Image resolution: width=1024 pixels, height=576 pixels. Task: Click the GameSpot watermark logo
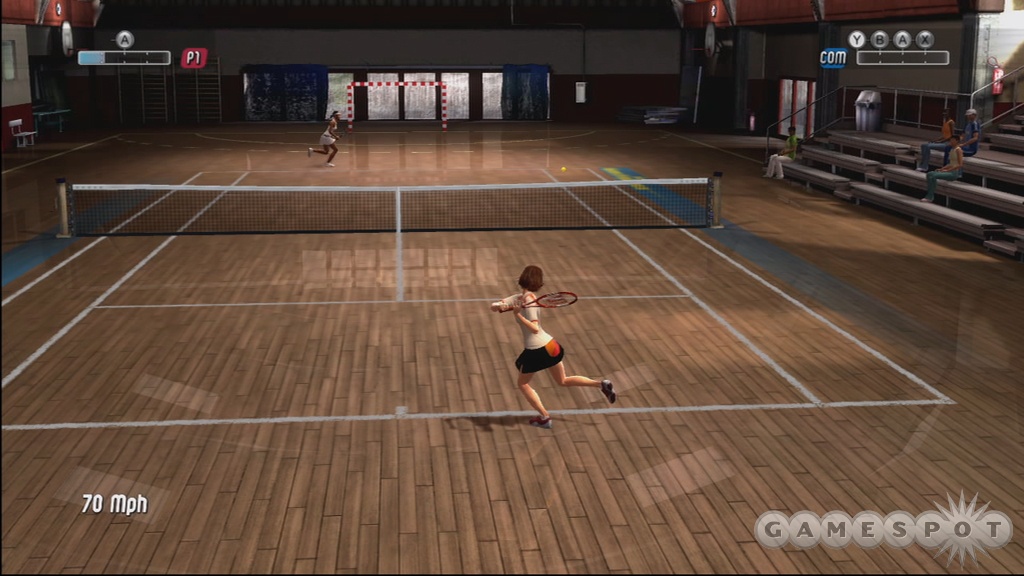(884, 528)
